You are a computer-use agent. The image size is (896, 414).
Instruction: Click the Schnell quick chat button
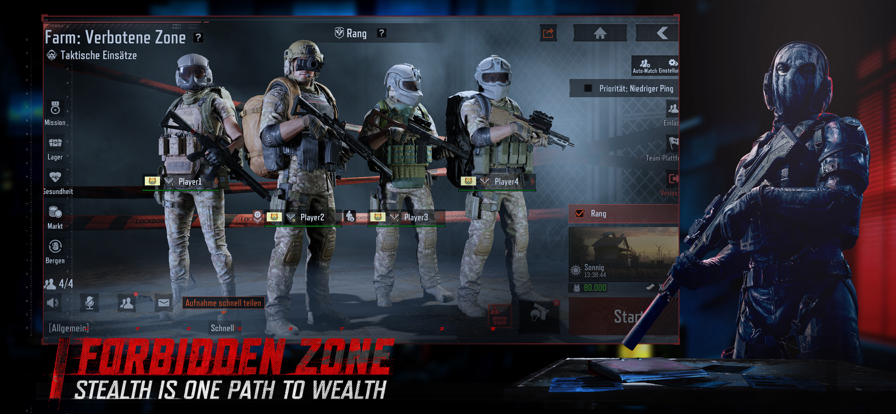coord(222,327)
